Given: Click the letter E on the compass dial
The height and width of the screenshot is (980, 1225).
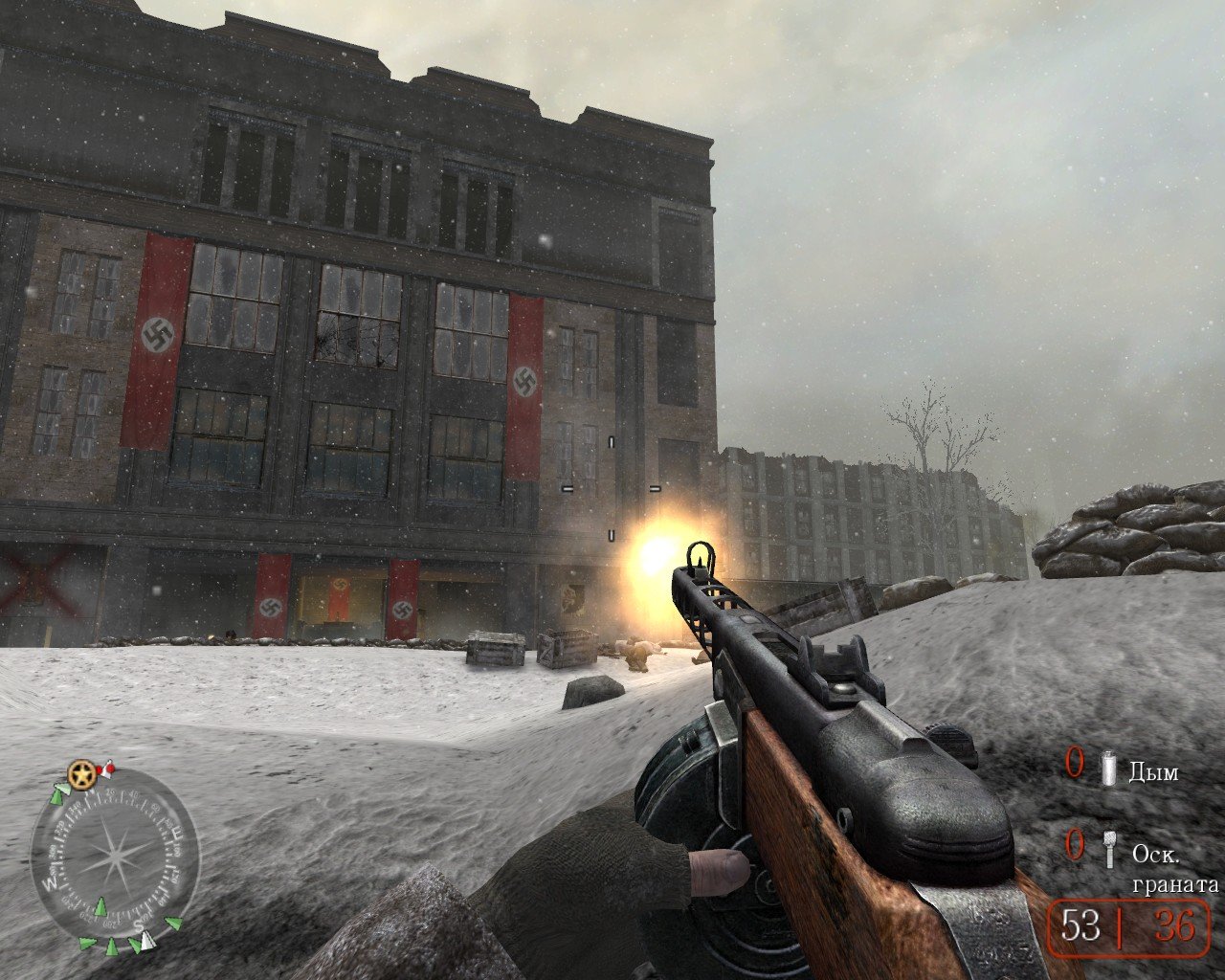Looking at the screenshot, I should pyautogui.click(x=177, y=832).
